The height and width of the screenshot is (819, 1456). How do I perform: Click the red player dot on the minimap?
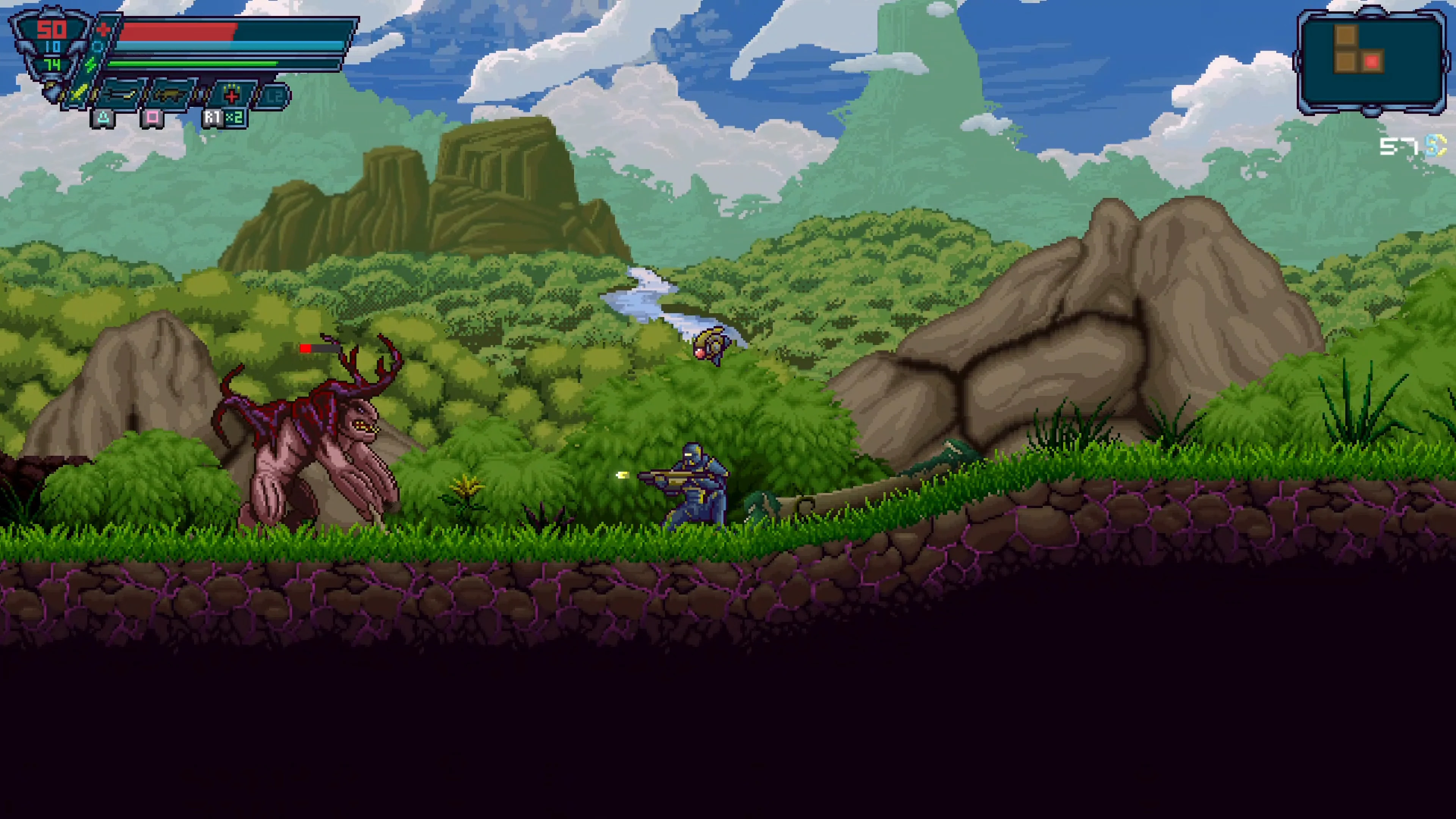pos(1372,62)
